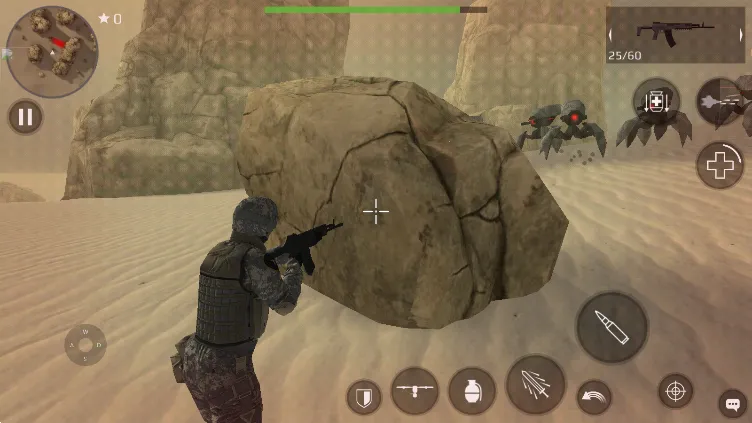
Task: Deploy the drone
Action: [415, 390]
